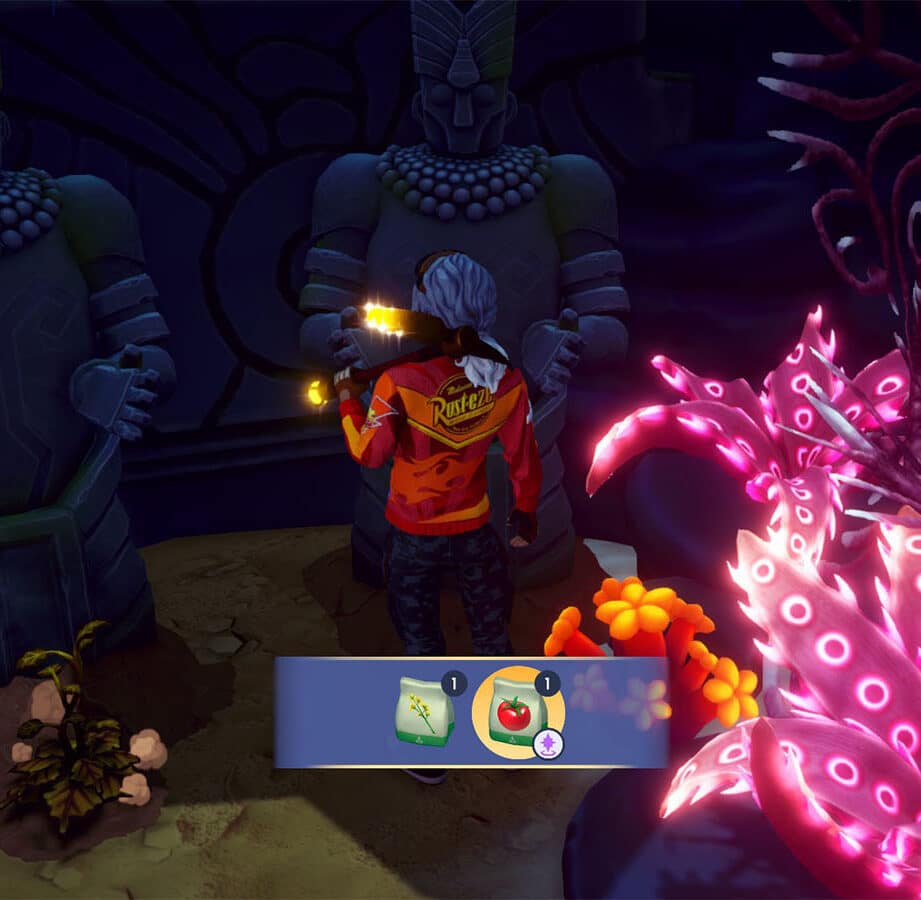The width and height of the screenshot is (921, 900).
Task: Choose the yellow flower seed bag
Action: click(426, 711)
